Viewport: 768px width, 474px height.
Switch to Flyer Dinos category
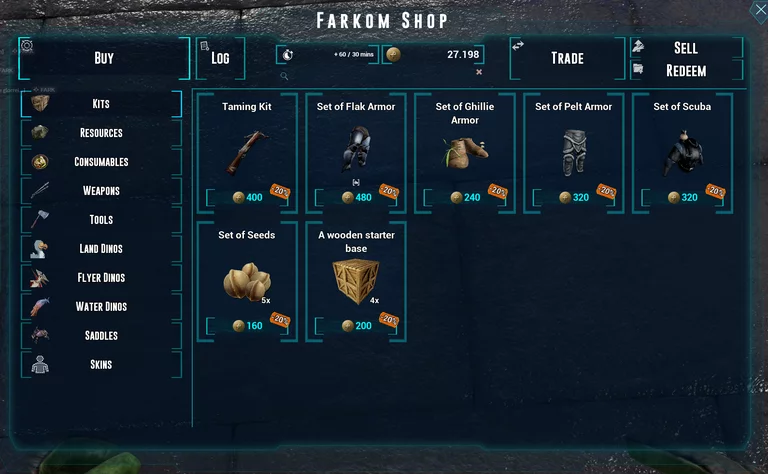click(101, 278)
